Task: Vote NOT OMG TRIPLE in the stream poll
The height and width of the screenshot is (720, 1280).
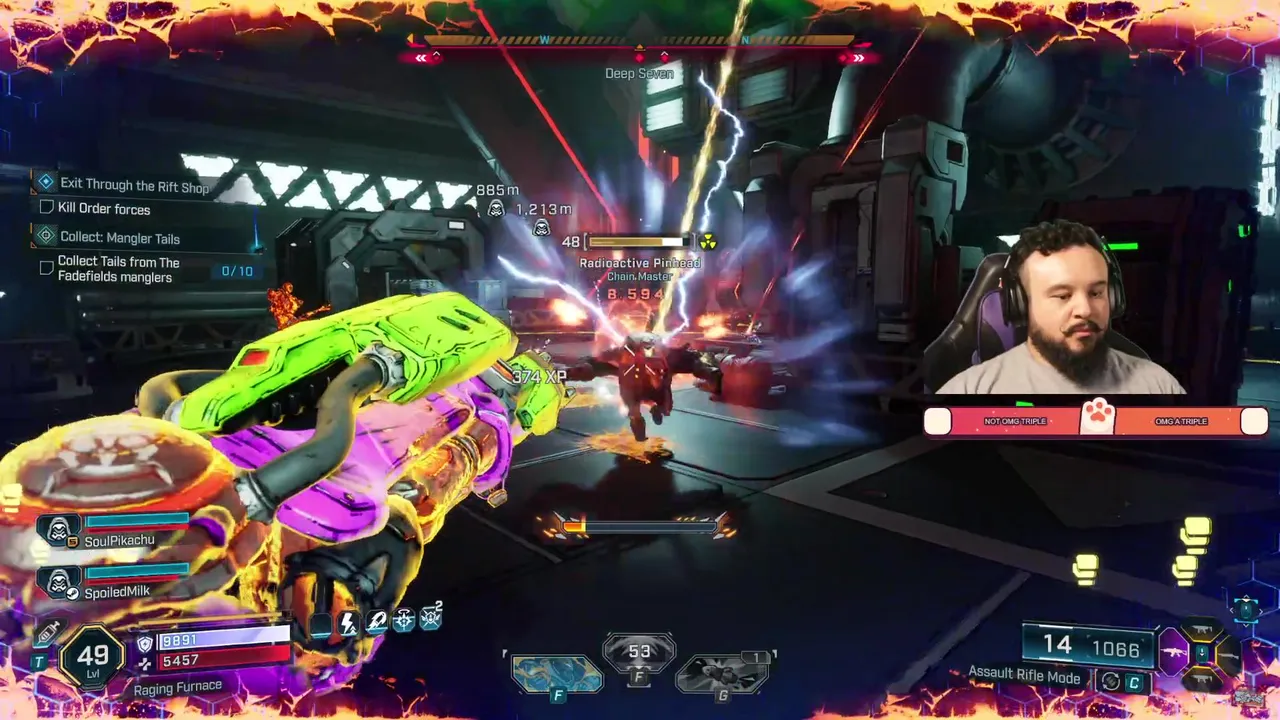Action: pos(1014,421)
